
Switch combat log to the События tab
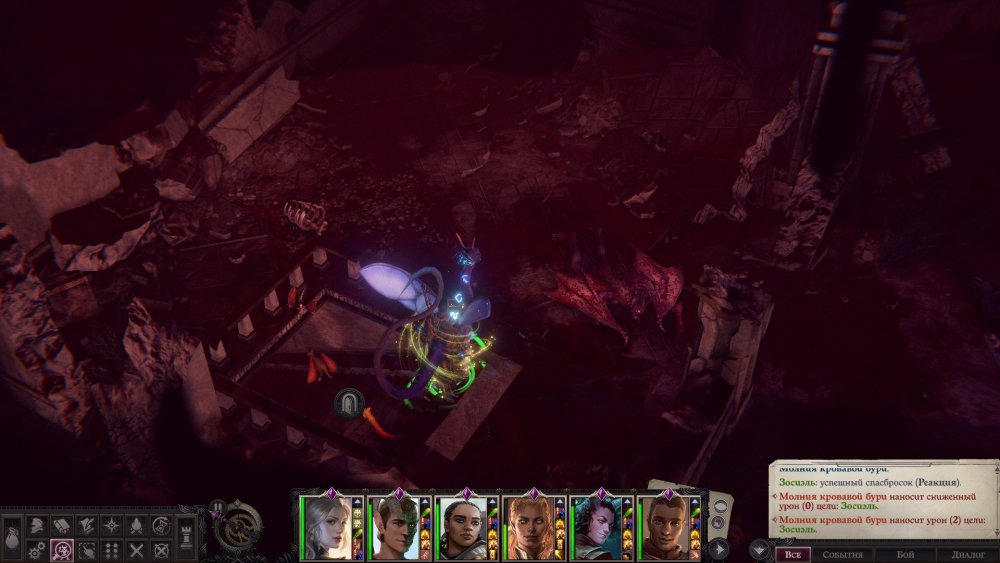pyautogui.click(x=842, y=554)
